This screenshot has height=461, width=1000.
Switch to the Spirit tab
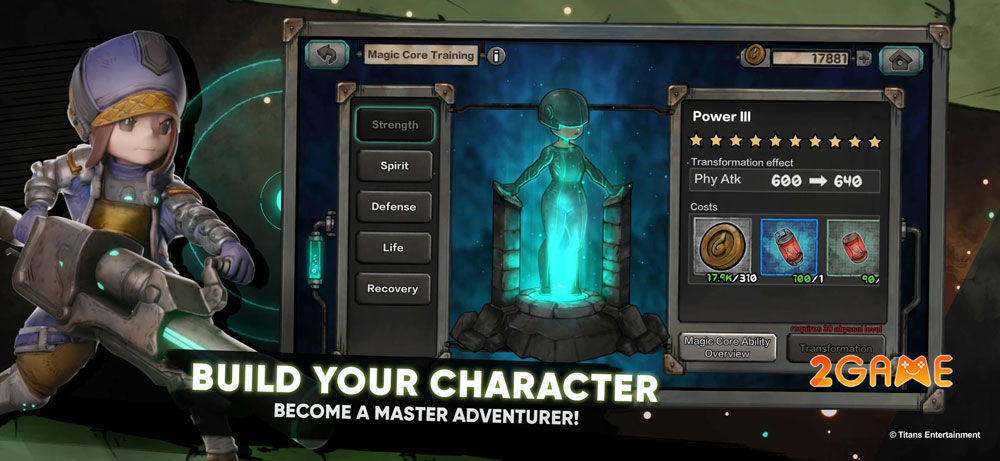click(x=394, y=166)
